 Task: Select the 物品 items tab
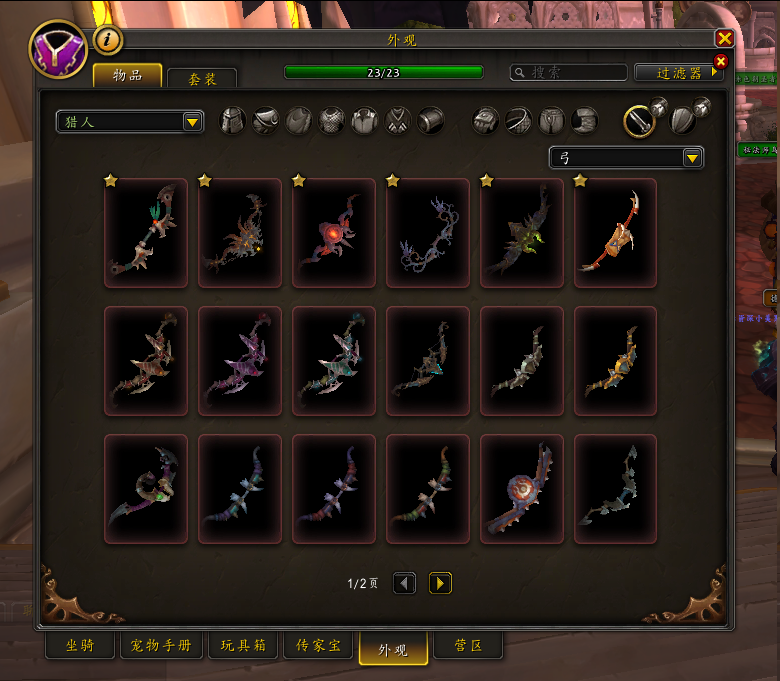coord(126,76)
